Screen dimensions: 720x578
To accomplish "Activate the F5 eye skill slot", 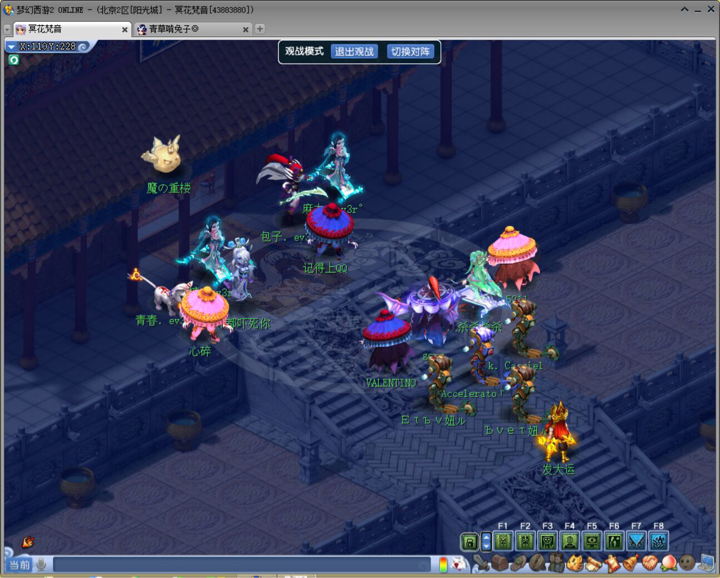I will [592, 541].
